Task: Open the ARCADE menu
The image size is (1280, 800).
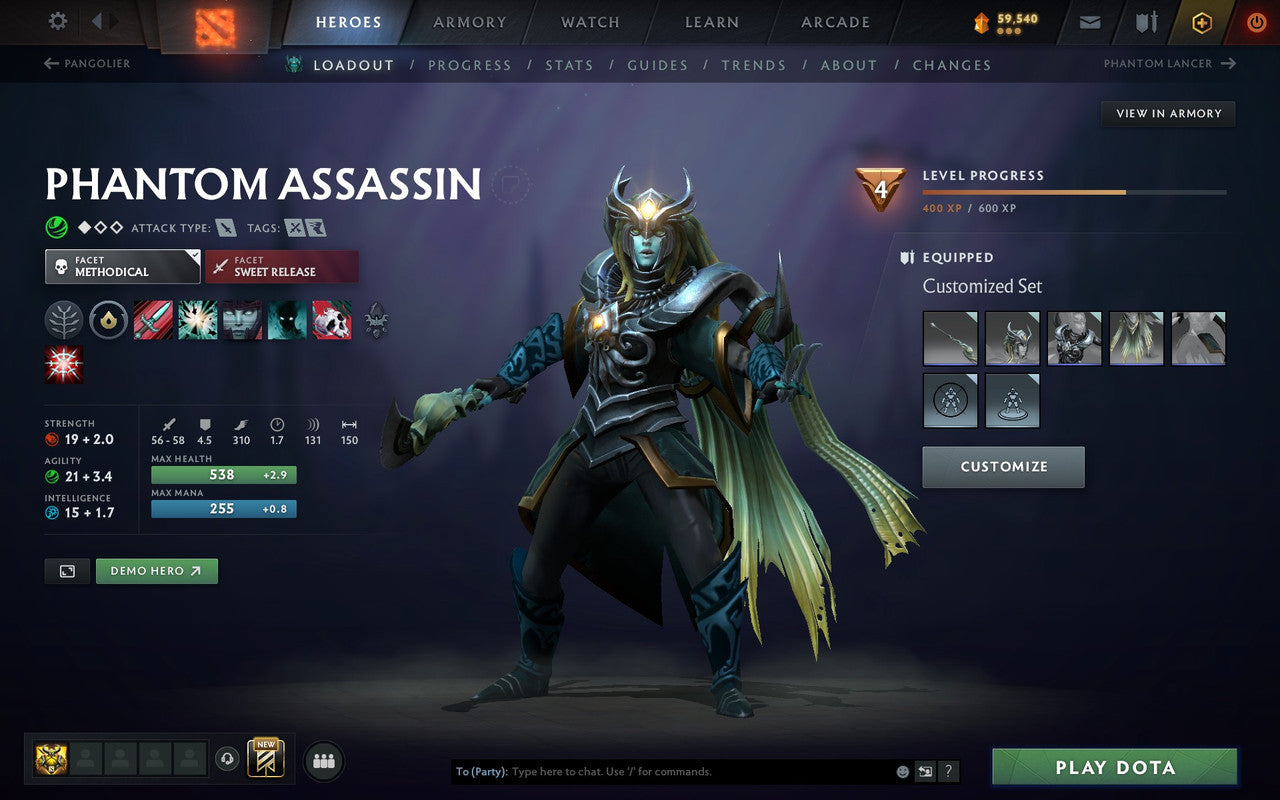Action: 835,22
